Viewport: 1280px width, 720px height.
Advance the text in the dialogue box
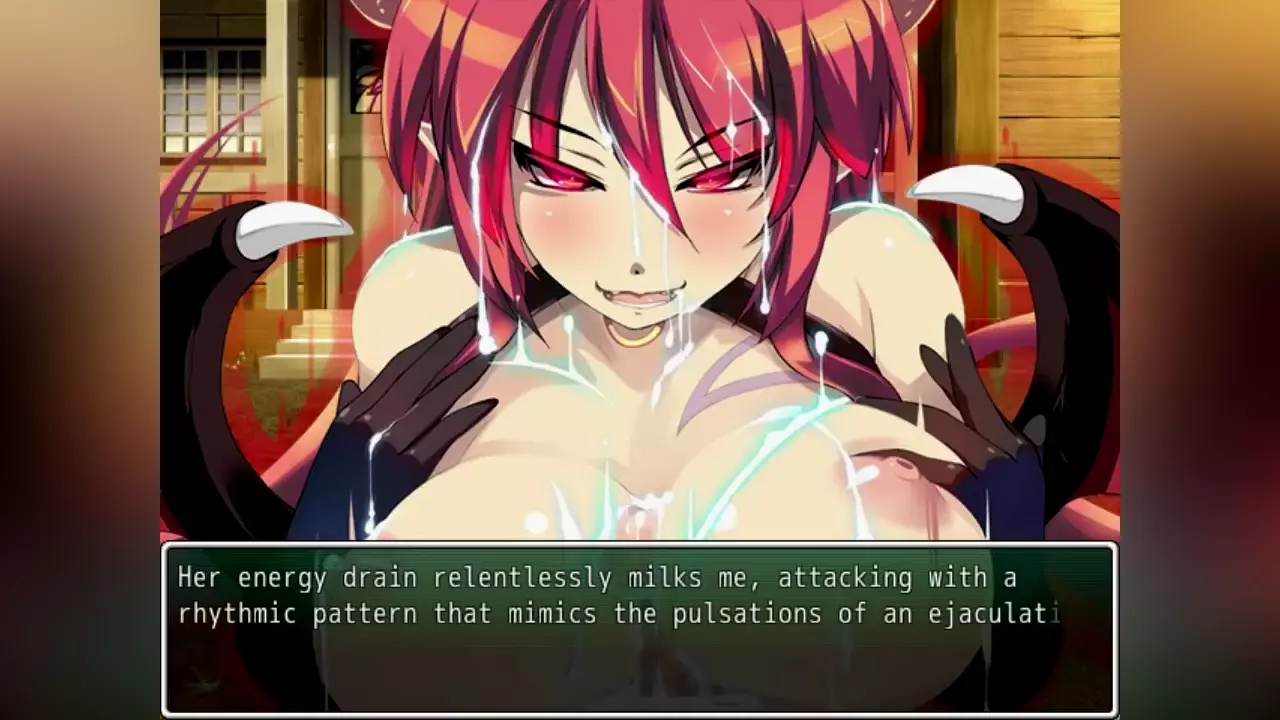coord(638,628)
